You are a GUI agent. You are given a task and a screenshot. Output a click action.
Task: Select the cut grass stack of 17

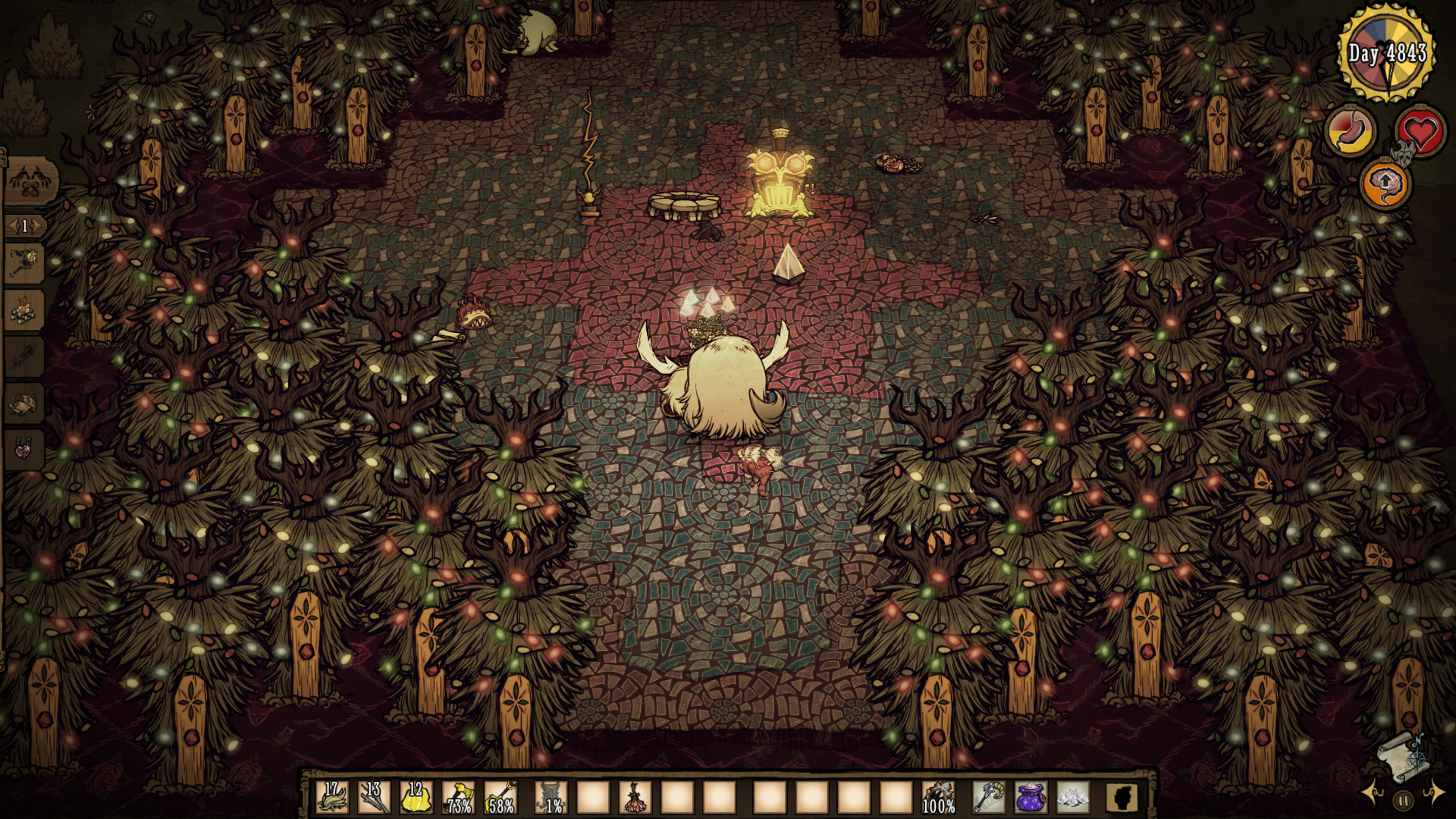click(x=332, y=798)
